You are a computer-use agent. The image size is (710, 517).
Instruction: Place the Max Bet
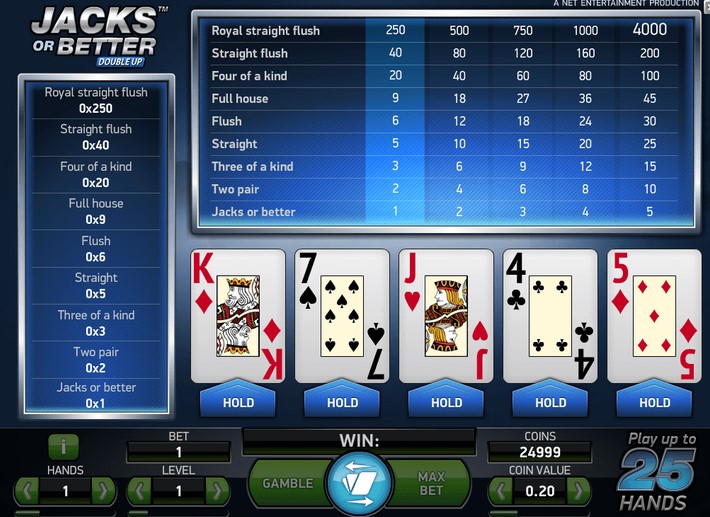[430, 483]
